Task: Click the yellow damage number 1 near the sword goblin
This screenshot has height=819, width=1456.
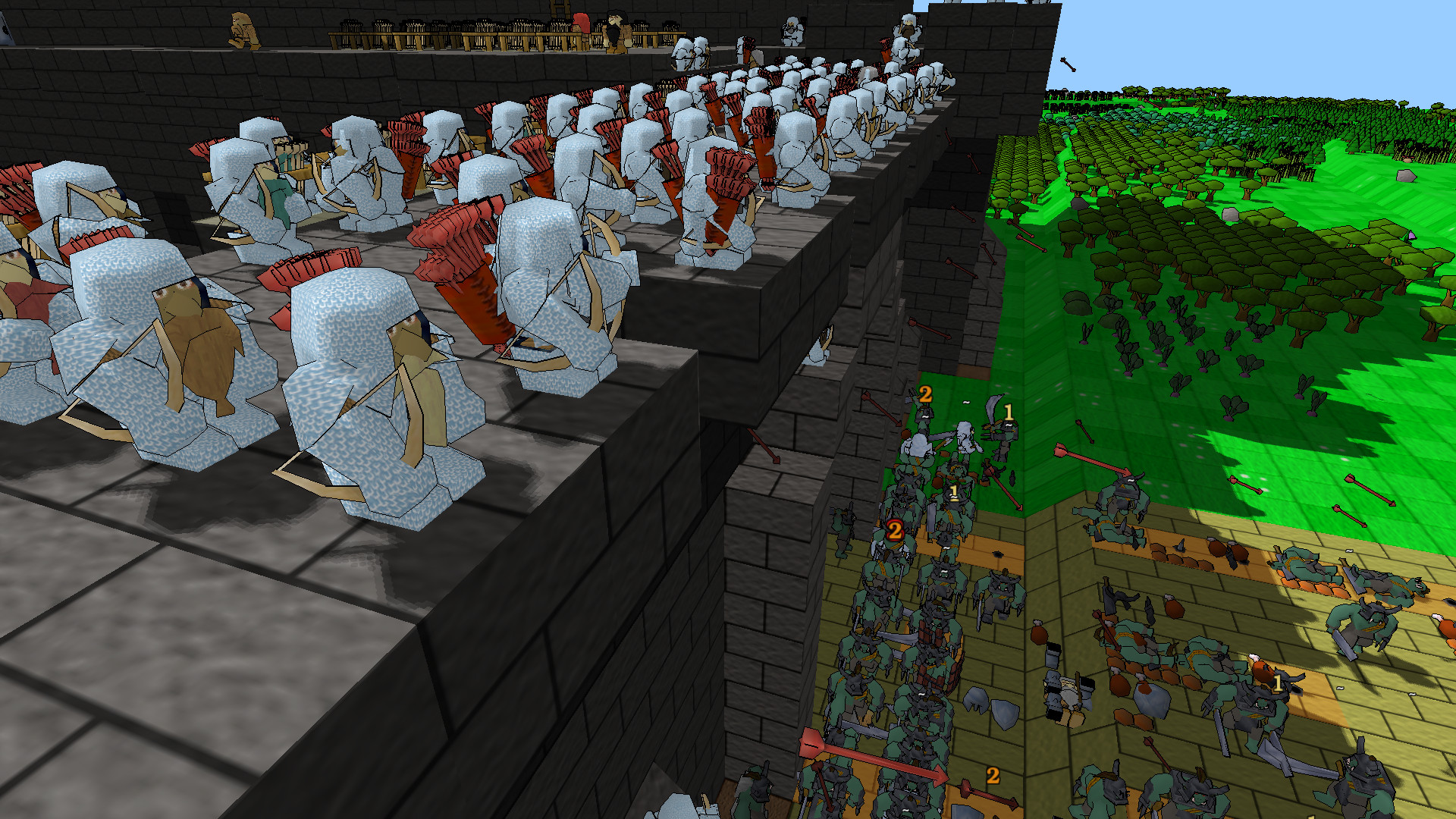Action: pyautogui.click(x=1009, y=413)
